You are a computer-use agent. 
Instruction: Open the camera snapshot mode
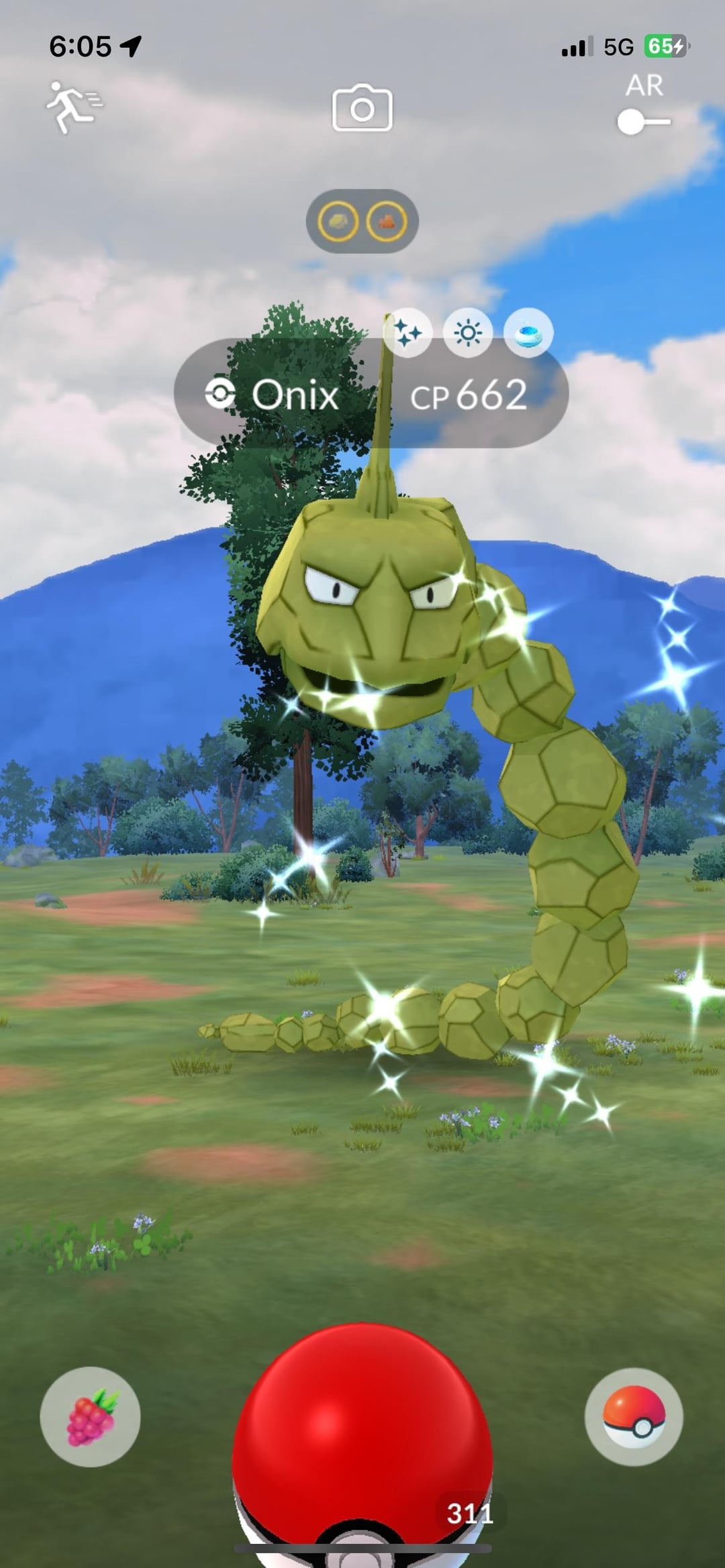pyautogui.click(x=362, y=108)
